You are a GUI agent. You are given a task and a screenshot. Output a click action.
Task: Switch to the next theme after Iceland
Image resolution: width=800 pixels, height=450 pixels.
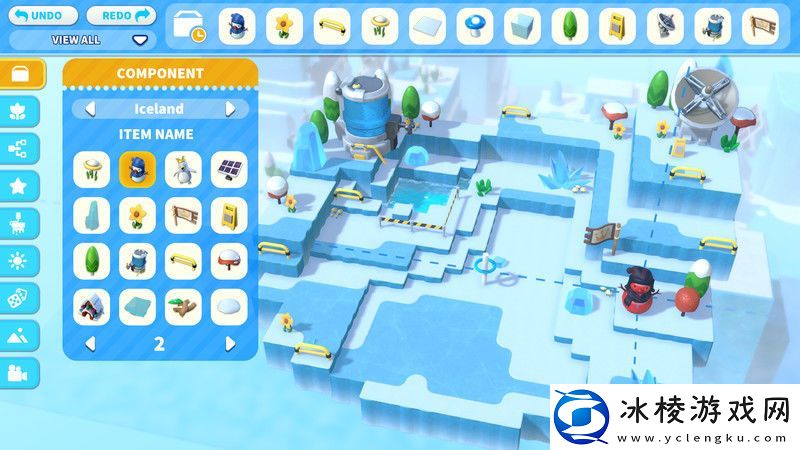pos(231,108)
